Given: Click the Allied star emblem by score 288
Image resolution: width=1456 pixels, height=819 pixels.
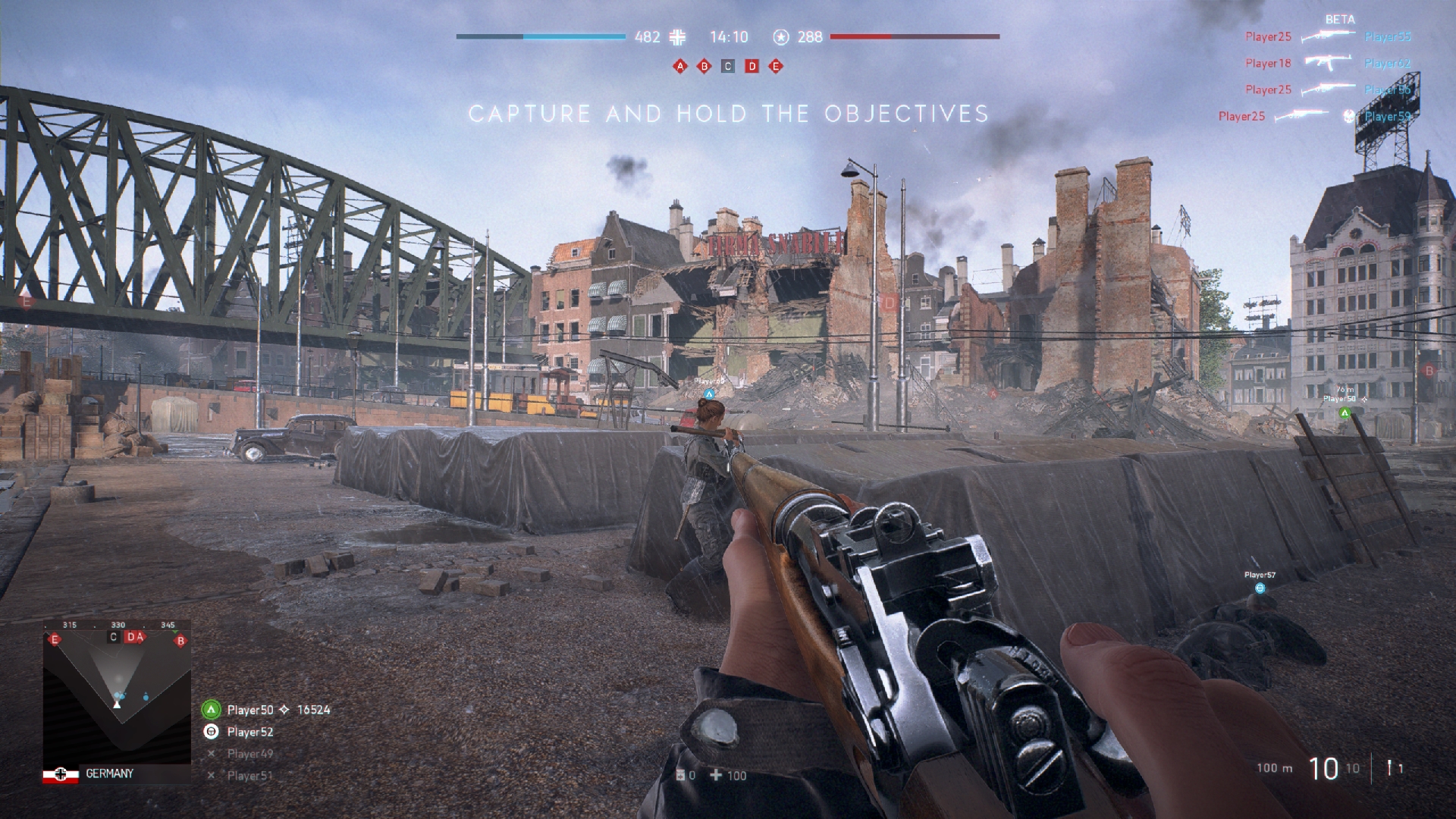Looking at the screenshot, I should (x=781, y=36).
